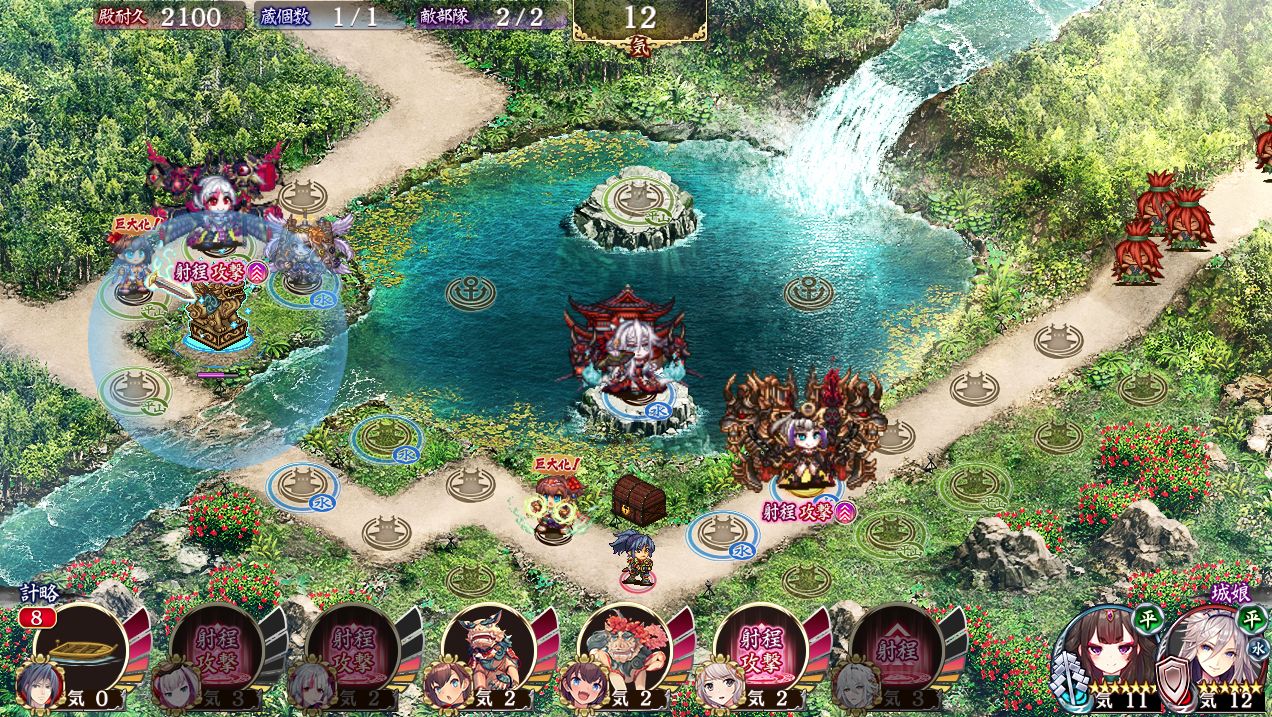Use the shisa lion-dog stratagem
Viewport: 1272px width, 717px height.
pyautogui.click(x=488, y=650)
